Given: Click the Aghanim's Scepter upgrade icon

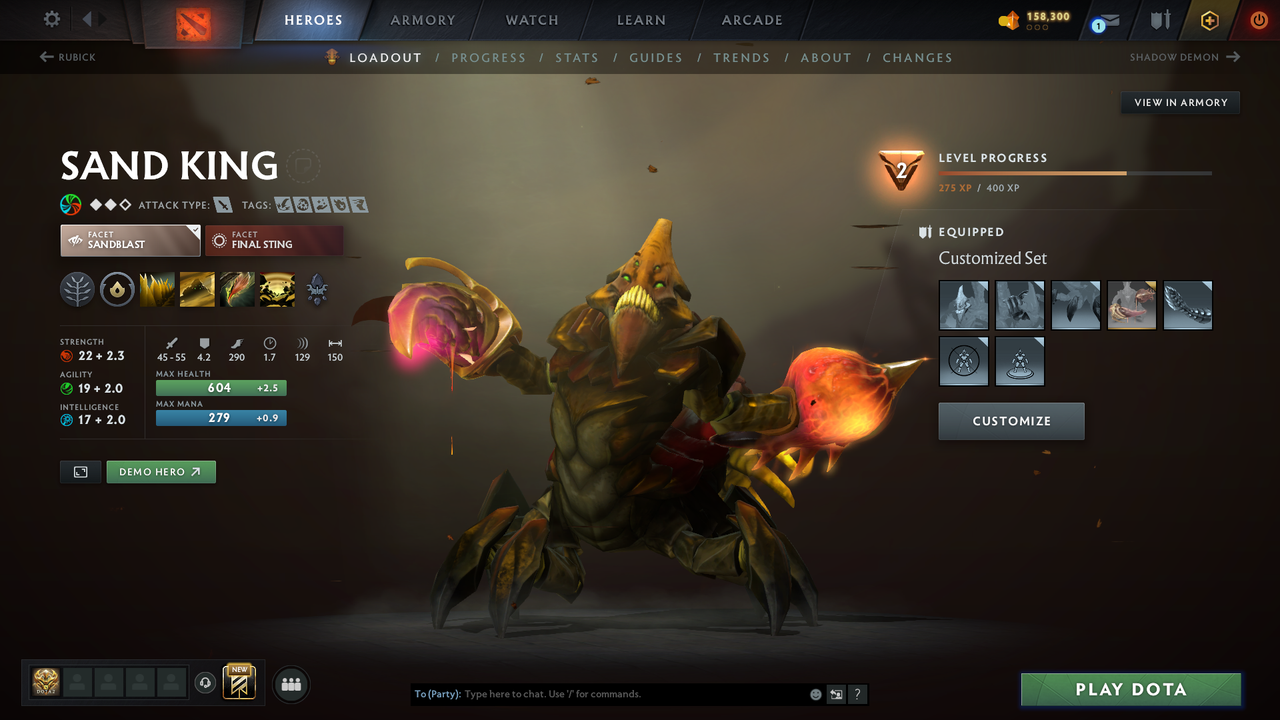Looking at the screenshot, I should tap(317, 289).
